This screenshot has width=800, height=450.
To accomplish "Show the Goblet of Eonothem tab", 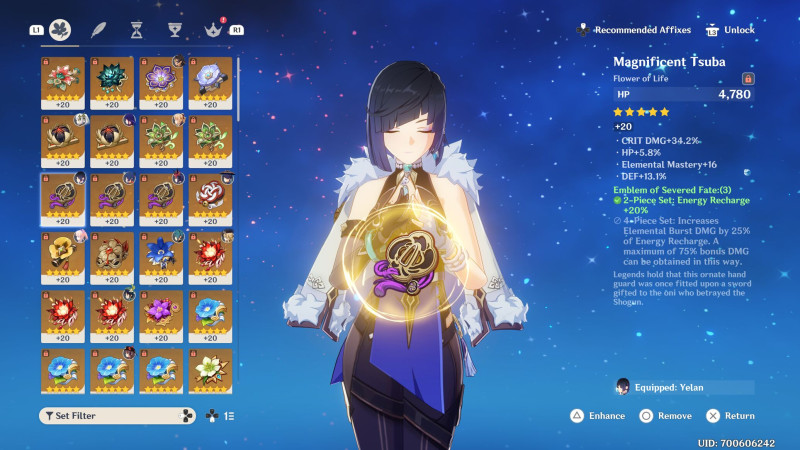I will tap(174, 30).
